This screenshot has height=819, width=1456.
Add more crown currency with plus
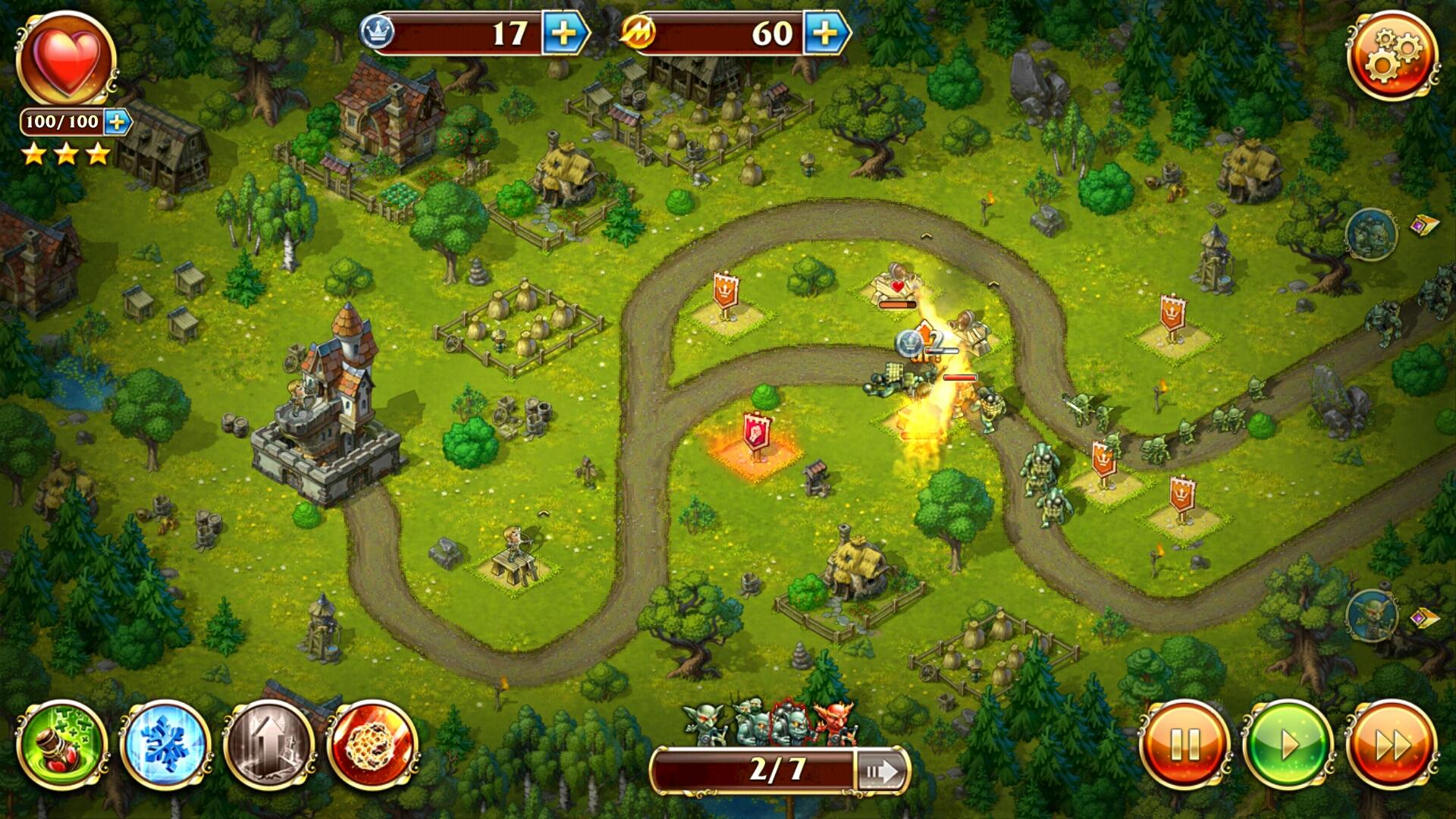pos(564,33)
